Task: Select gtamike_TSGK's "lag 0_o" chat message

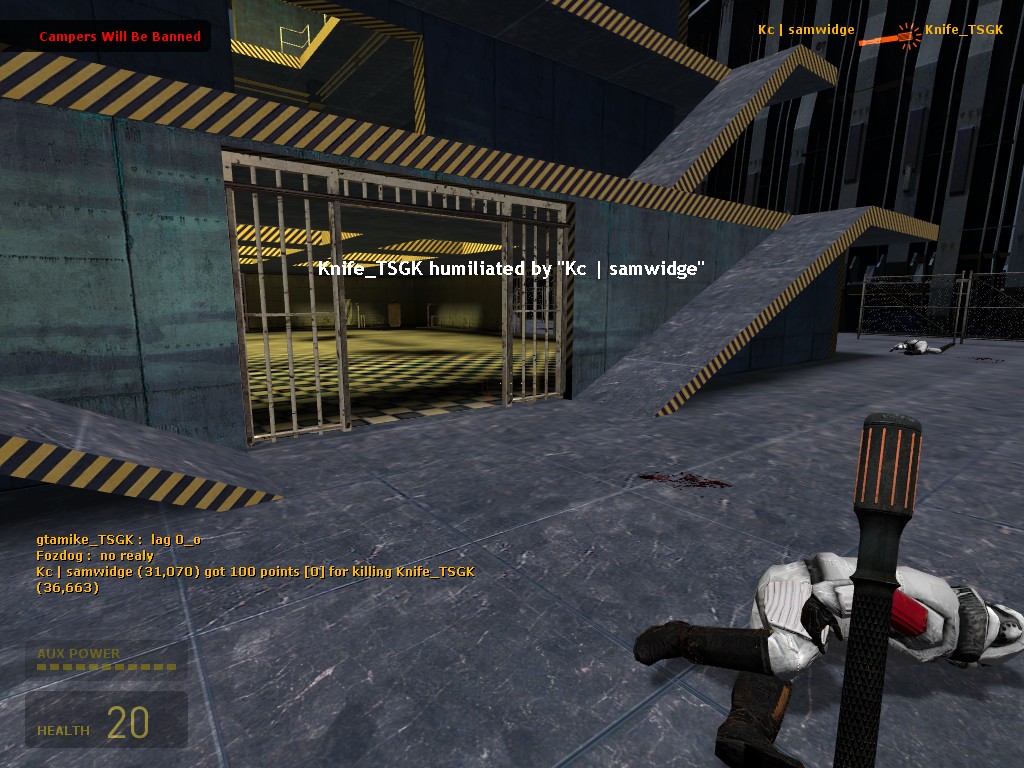Action: [119, 540]
